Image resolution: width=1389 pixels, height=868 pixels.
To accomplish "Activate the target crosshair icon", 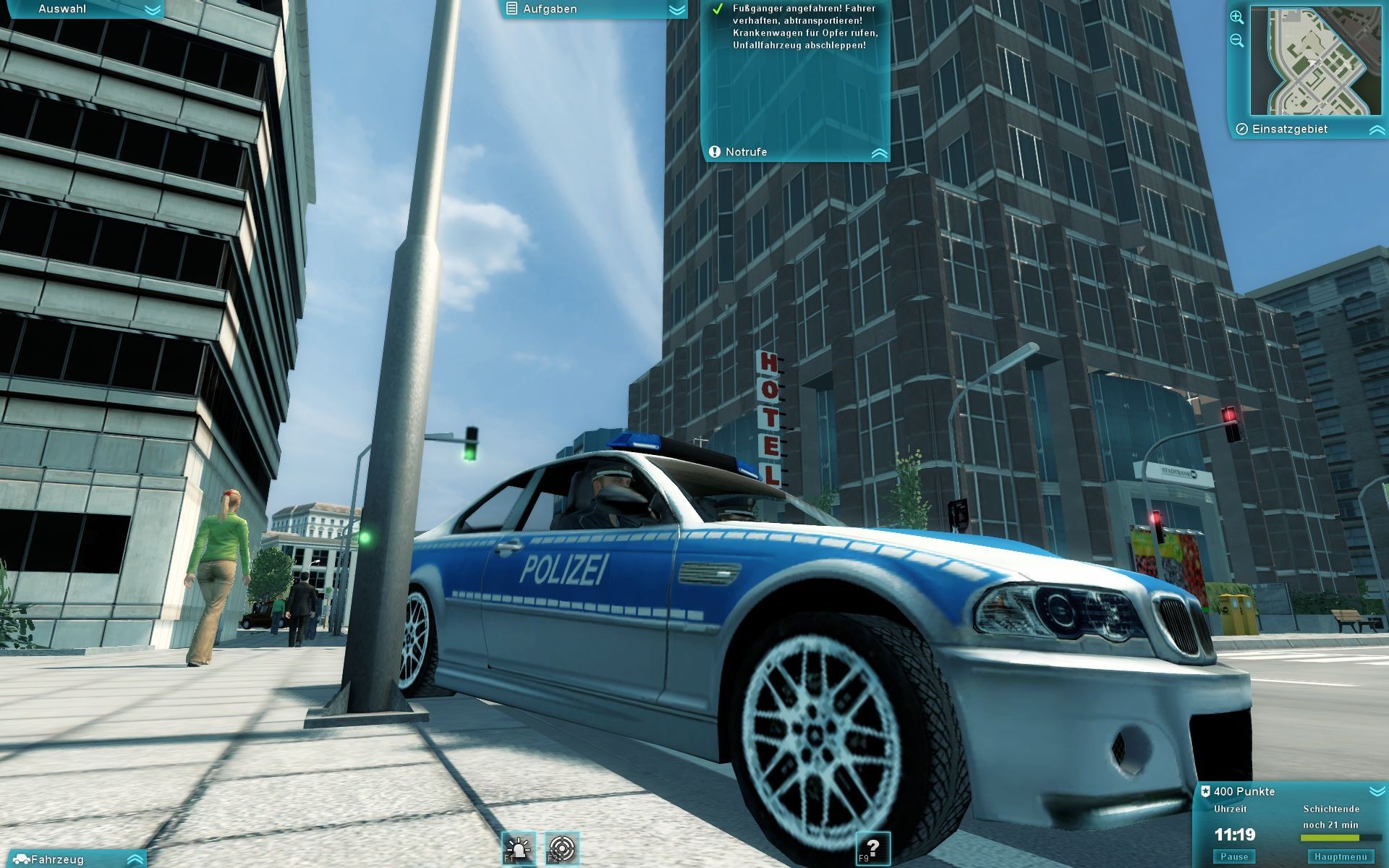I will point(563,848).
